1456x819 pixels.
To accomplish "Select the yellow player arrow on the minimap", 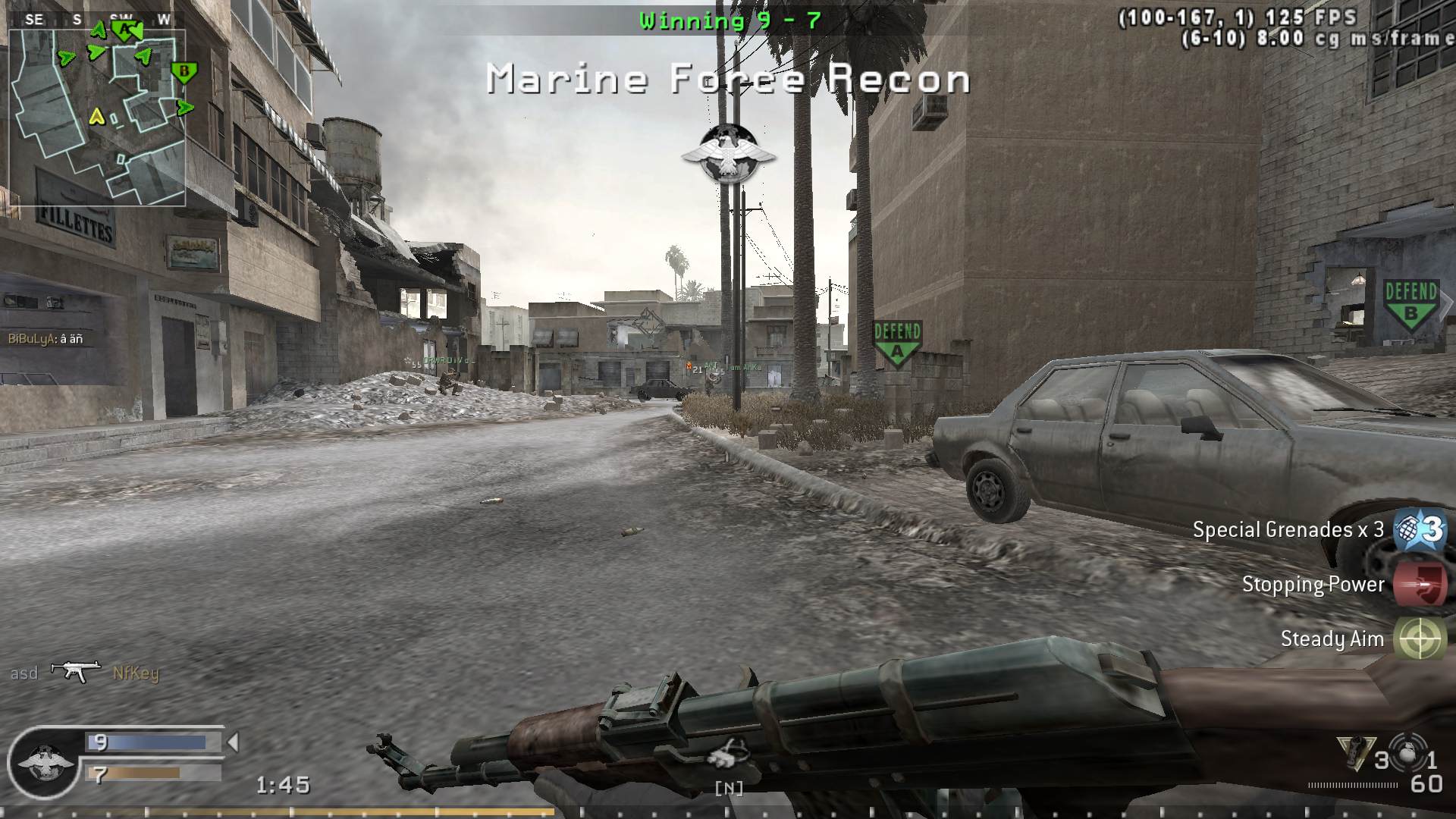I will coord(97,117).
